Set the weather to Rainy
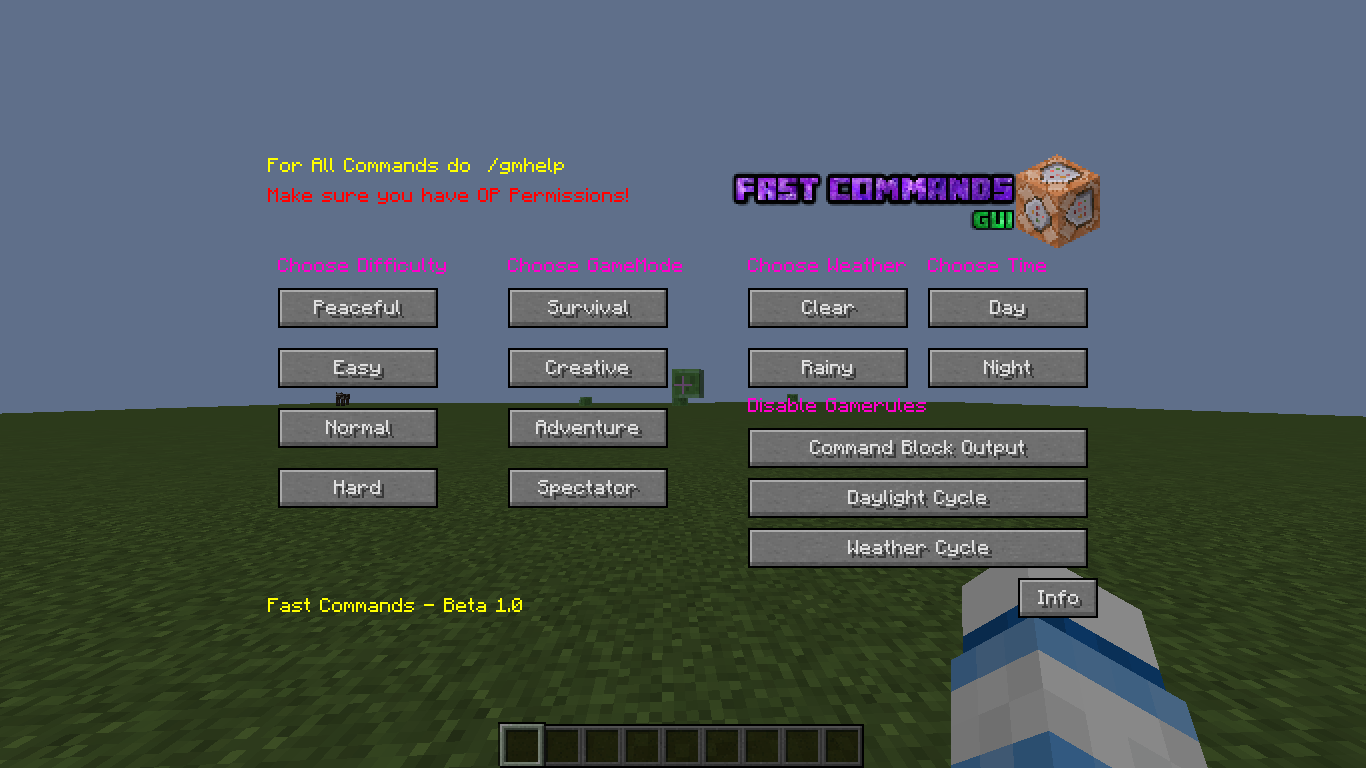 (x=827, y=368)
